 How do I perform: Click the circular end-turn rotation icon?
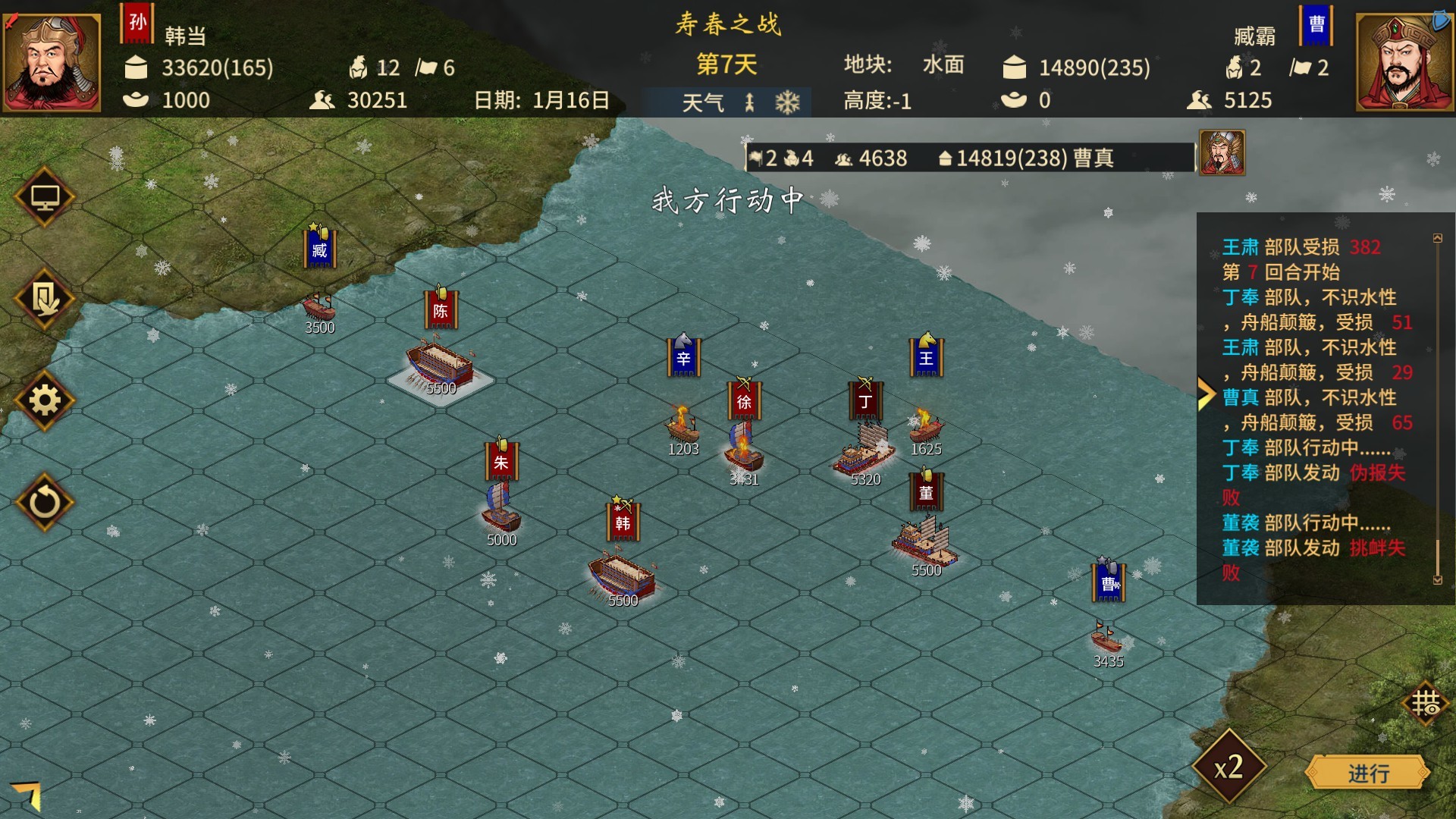click(45, 502)
